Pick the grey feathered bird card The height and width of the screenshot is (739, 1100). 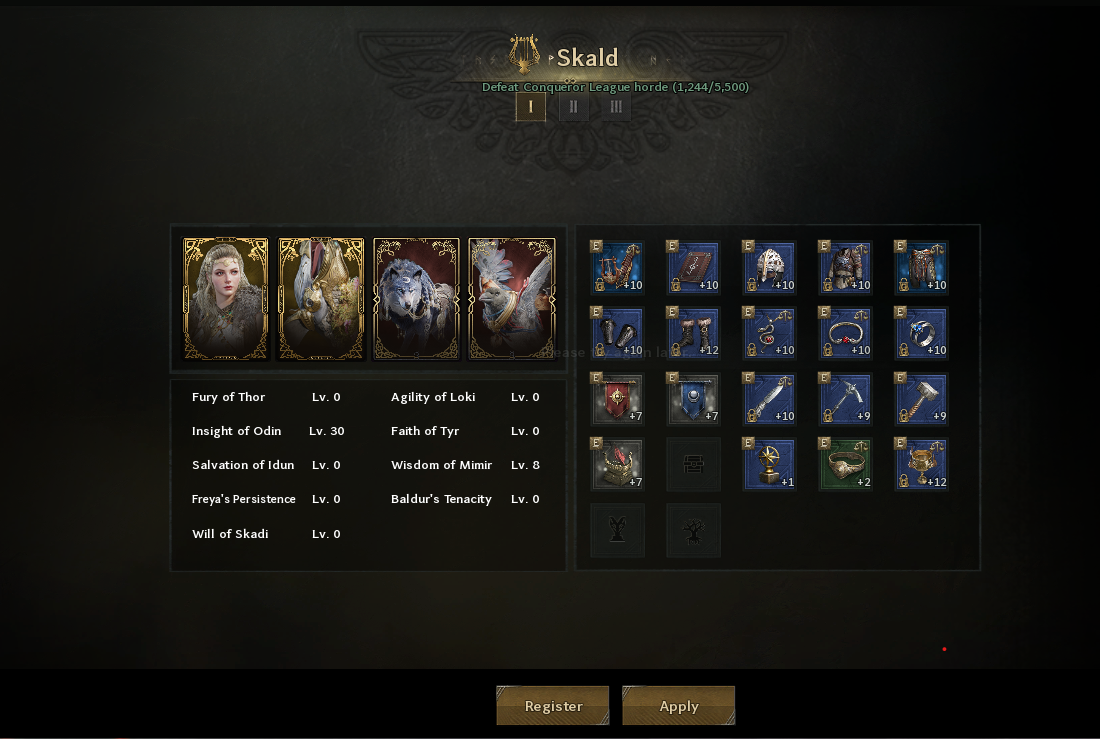(512, 299)
